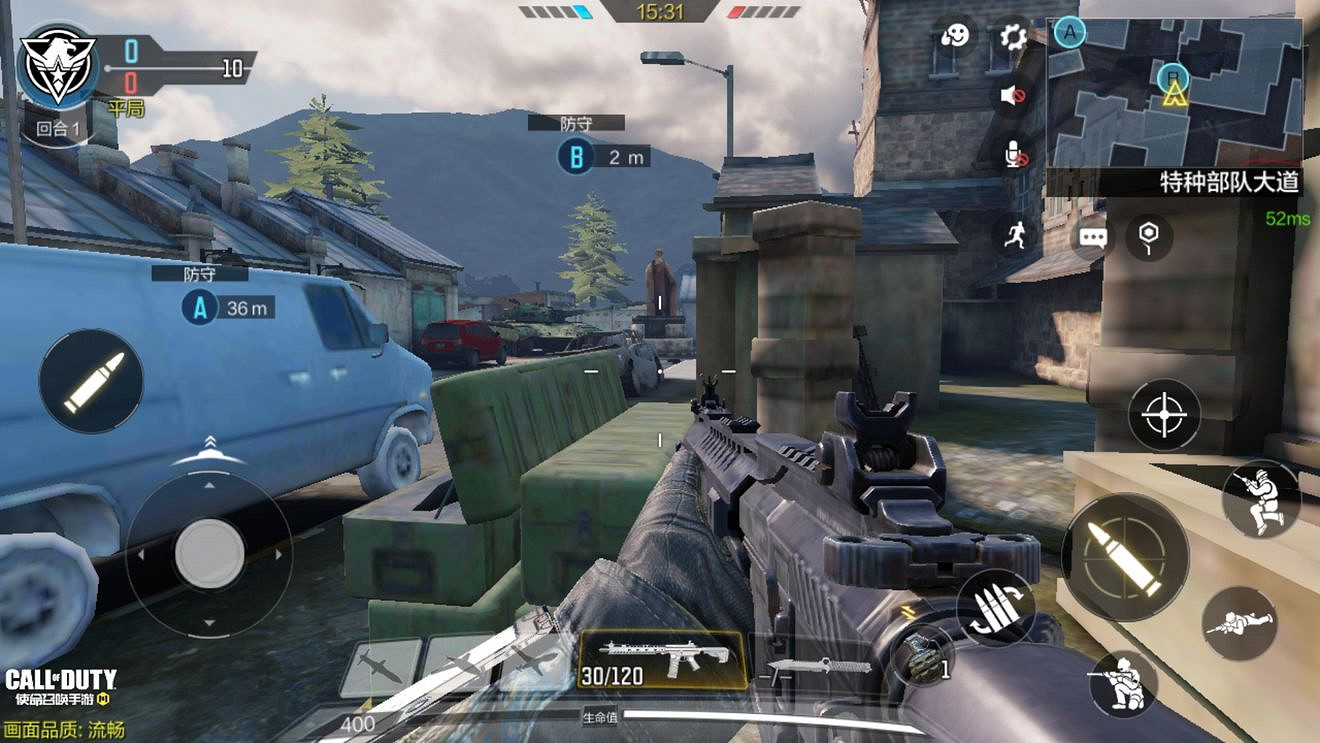Tap the hexagon map ping button
The height and width of the screenshot is (743, 1320).
1149,236
